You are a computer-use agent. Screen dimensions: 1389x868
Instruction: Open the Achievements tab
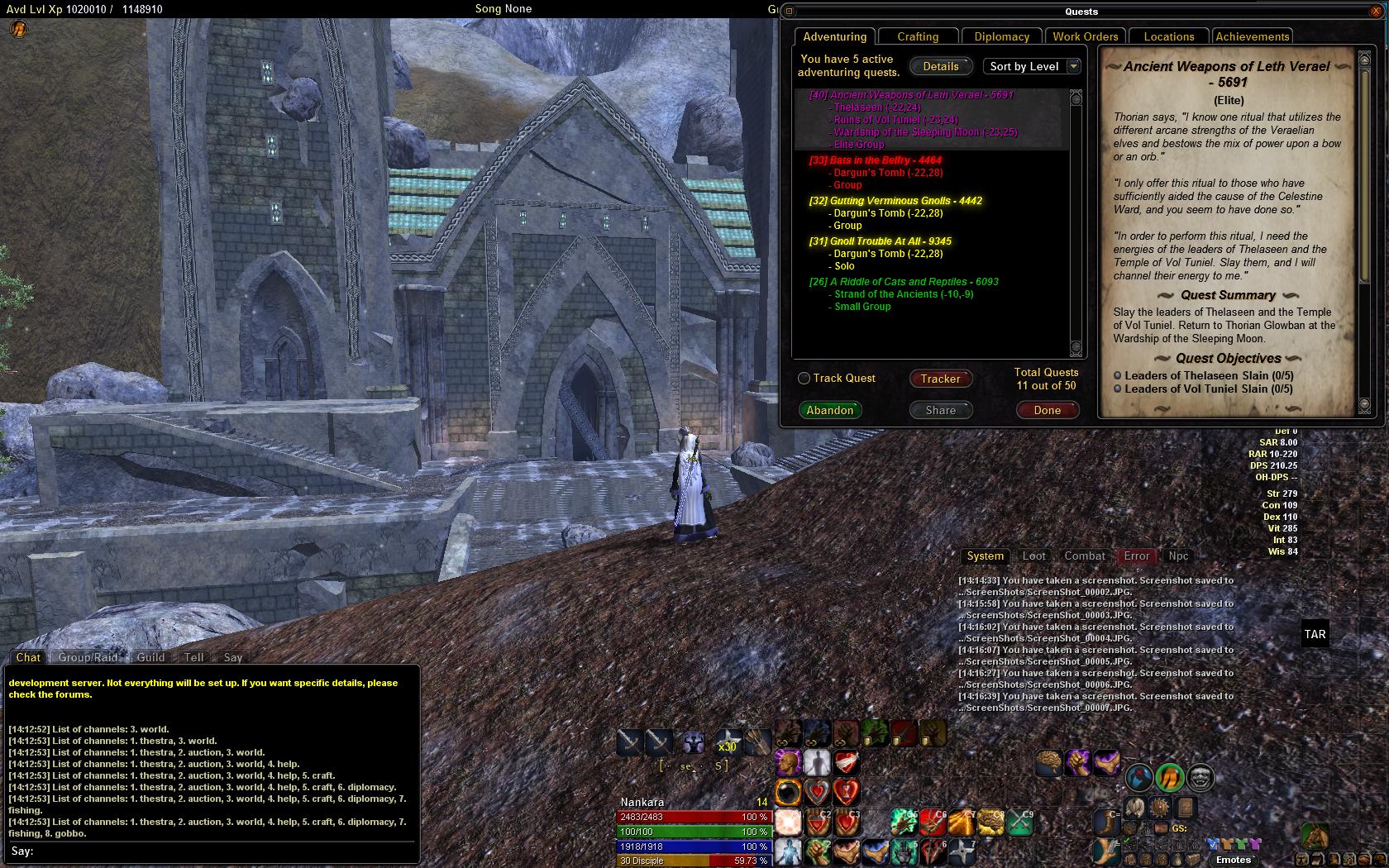(x=1252, y=36)
